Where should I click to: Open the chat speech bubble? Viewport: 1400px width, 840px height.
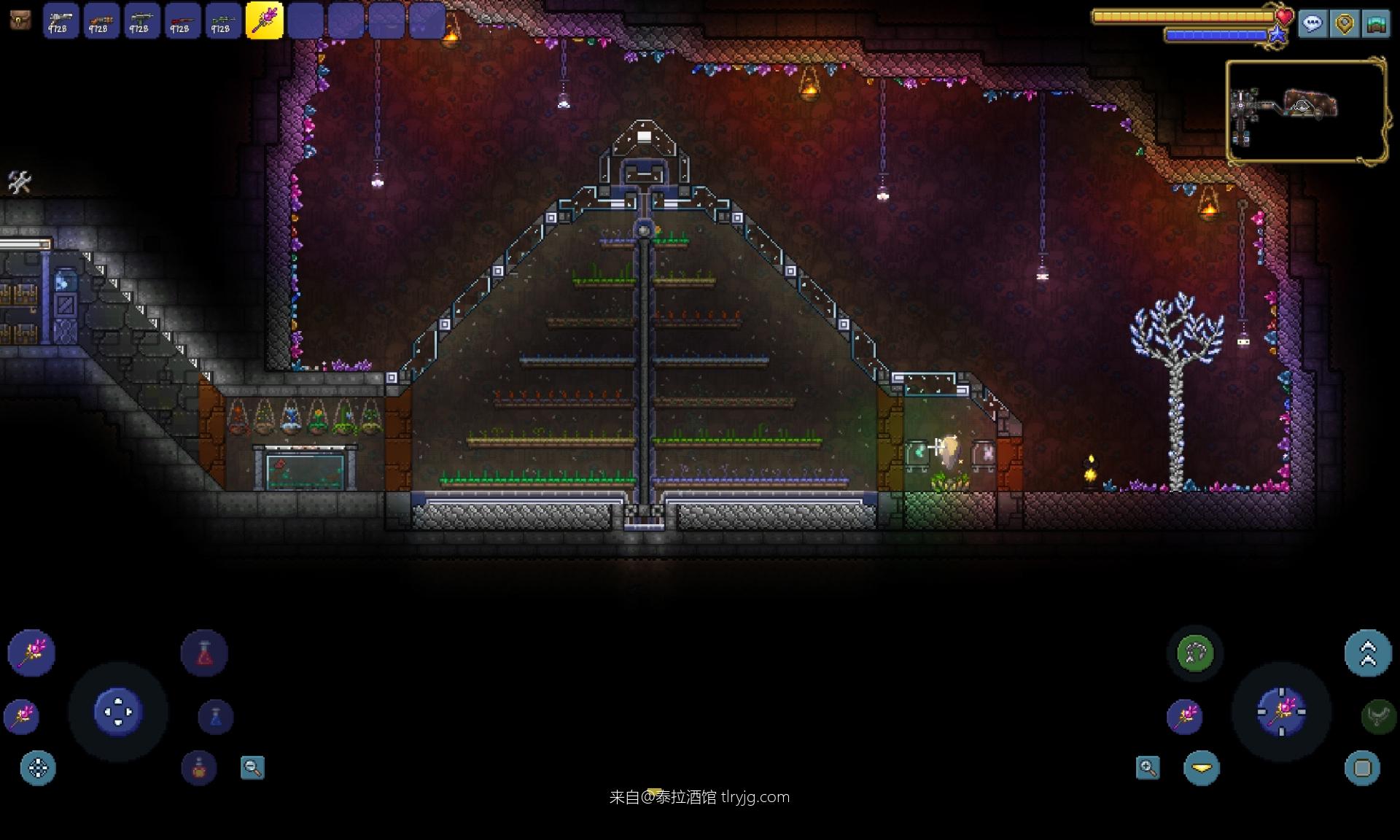tap(1312, 24)
